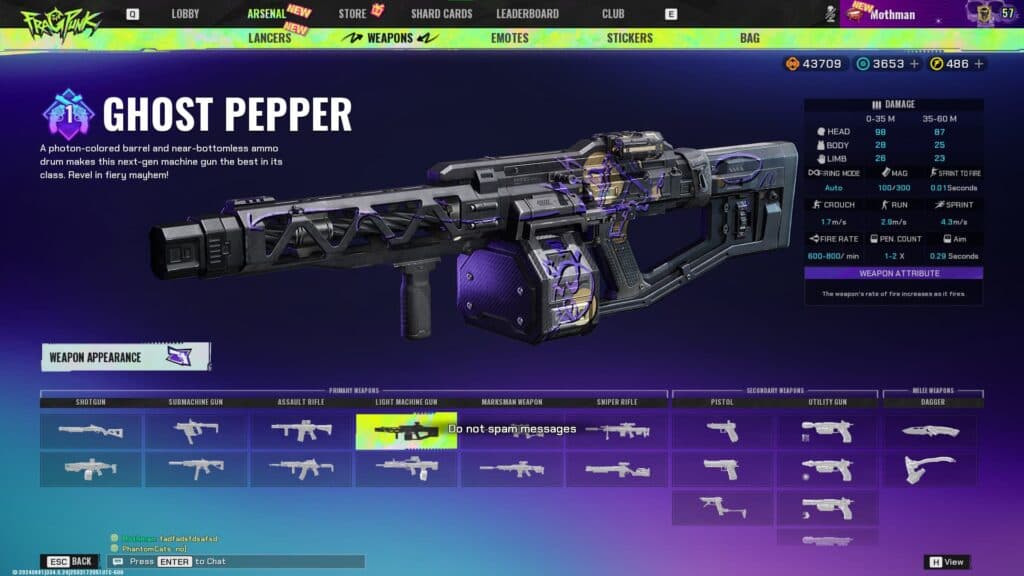Open the Bag sub-tab
The width and height of the screenshot is (1024, 576).
pos(749,38)
